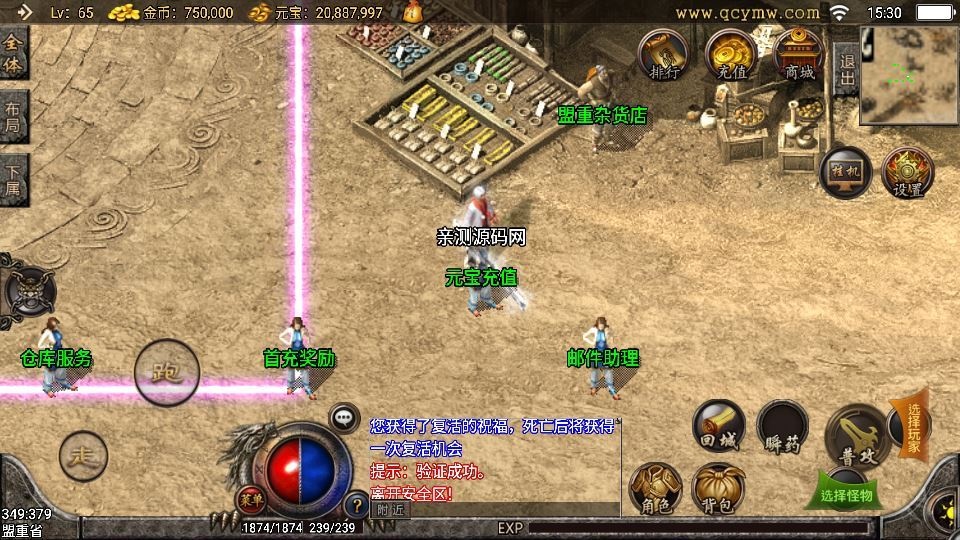Use the 回城 return-to-town scroll

(x=718, y=425)
